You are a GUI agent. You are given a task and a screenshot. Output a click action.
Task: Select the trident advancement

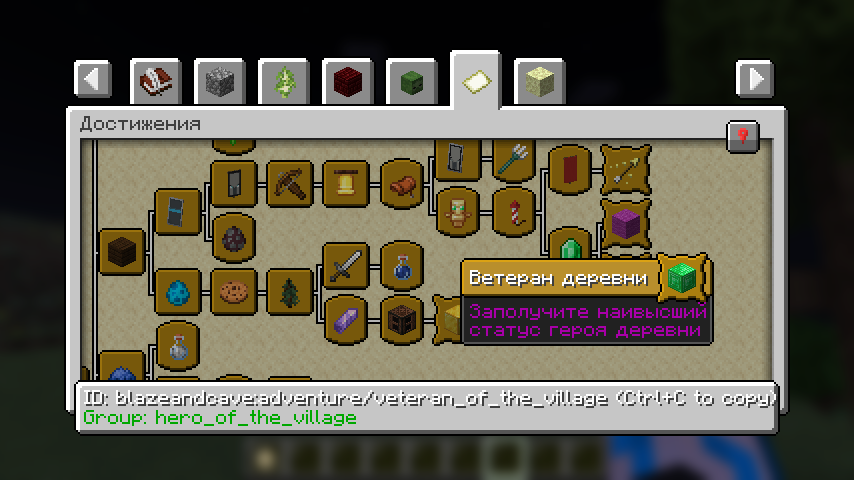[x=514, y=156]
